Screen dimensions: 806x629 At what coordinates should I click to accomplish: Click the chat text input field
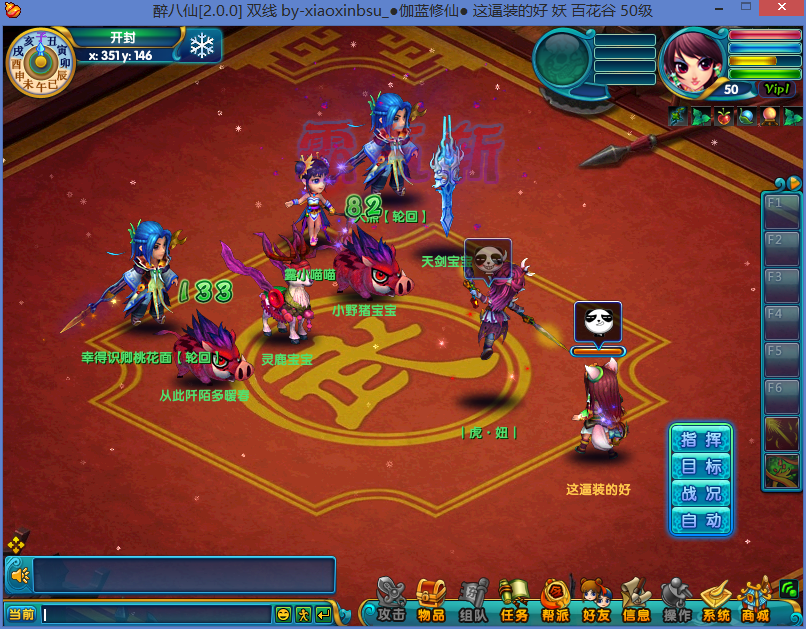(156, 614)
